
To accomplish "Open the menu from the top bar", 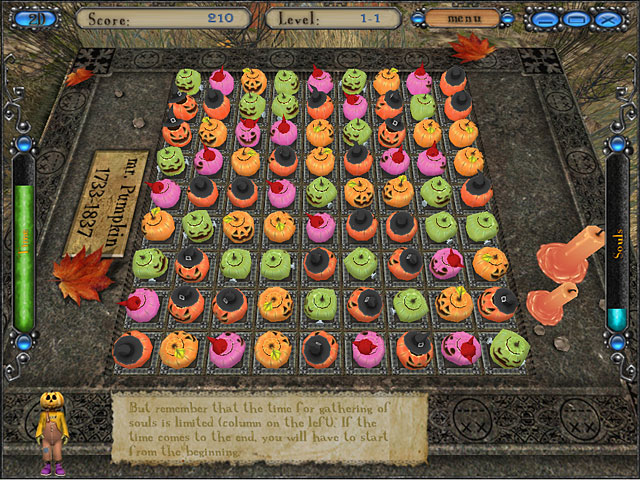I will [x=463, y=18].
